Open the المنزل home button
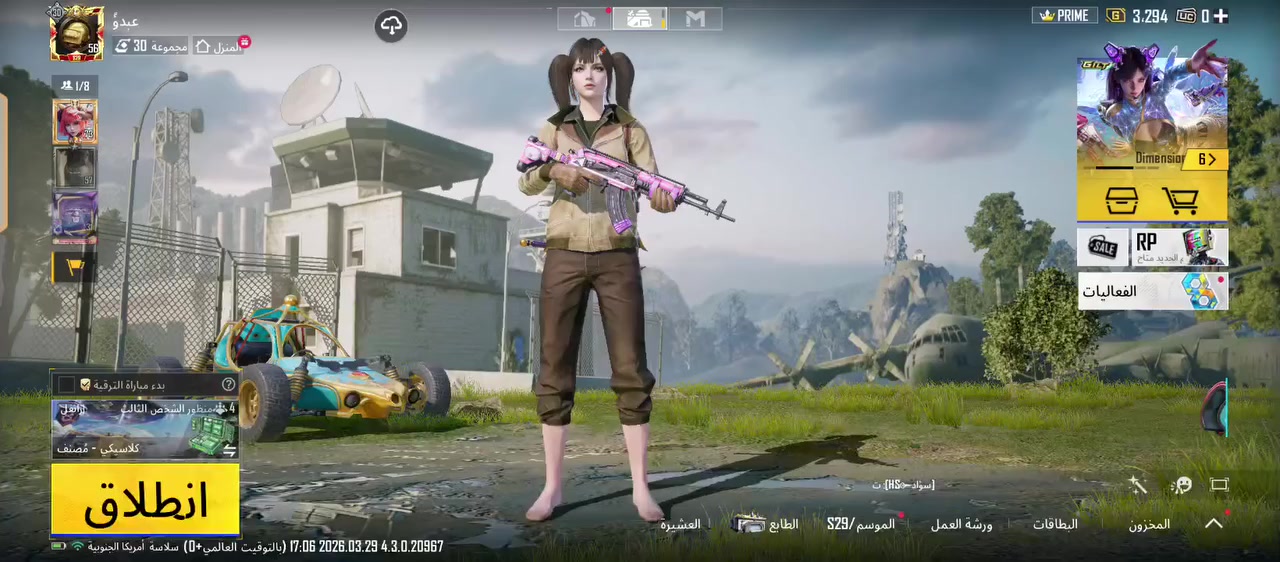This screenshot has width=1280, height=562. pos(218,46)
